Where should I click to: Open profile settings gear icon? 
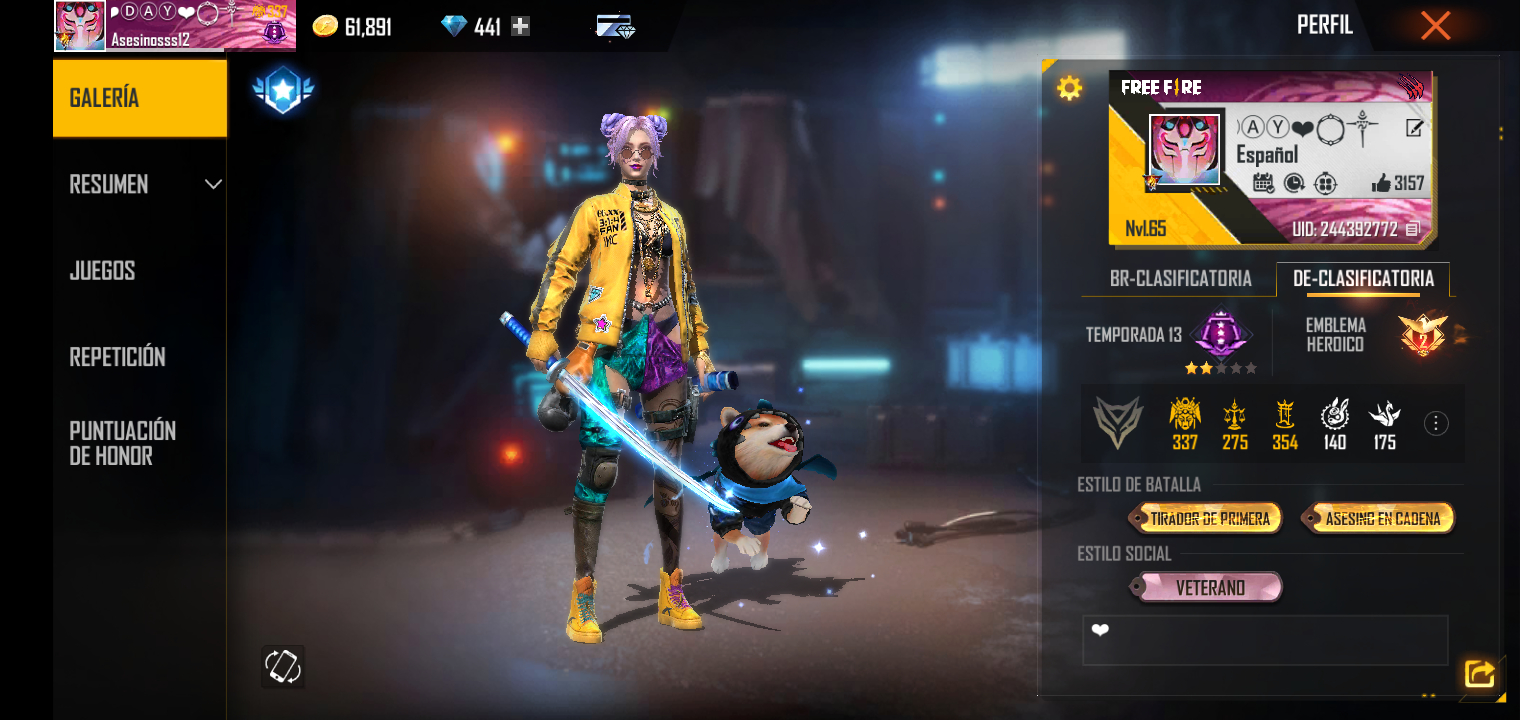[x=1069, y=89]
